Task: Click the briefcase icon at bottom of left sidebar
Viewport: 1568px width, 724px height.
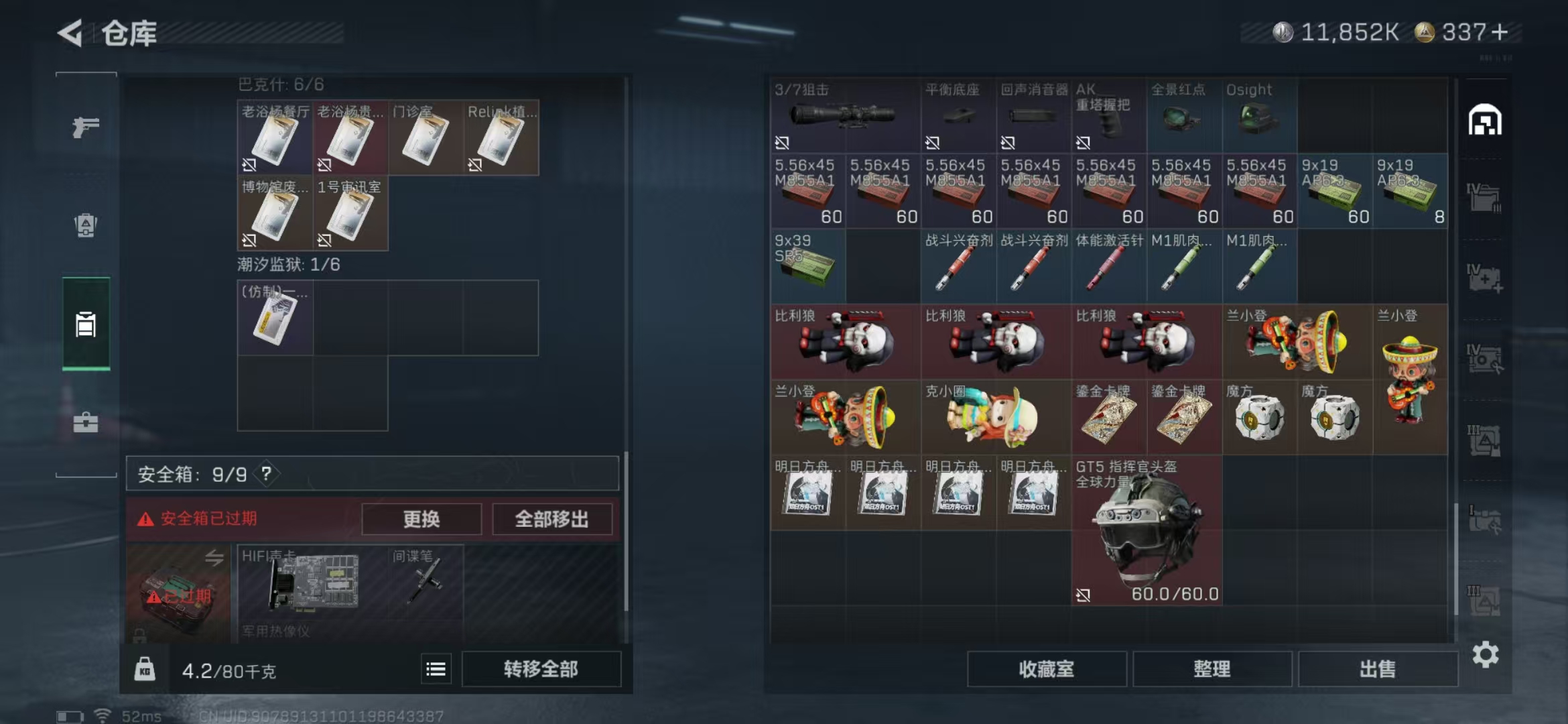Action: coord(85,423)
